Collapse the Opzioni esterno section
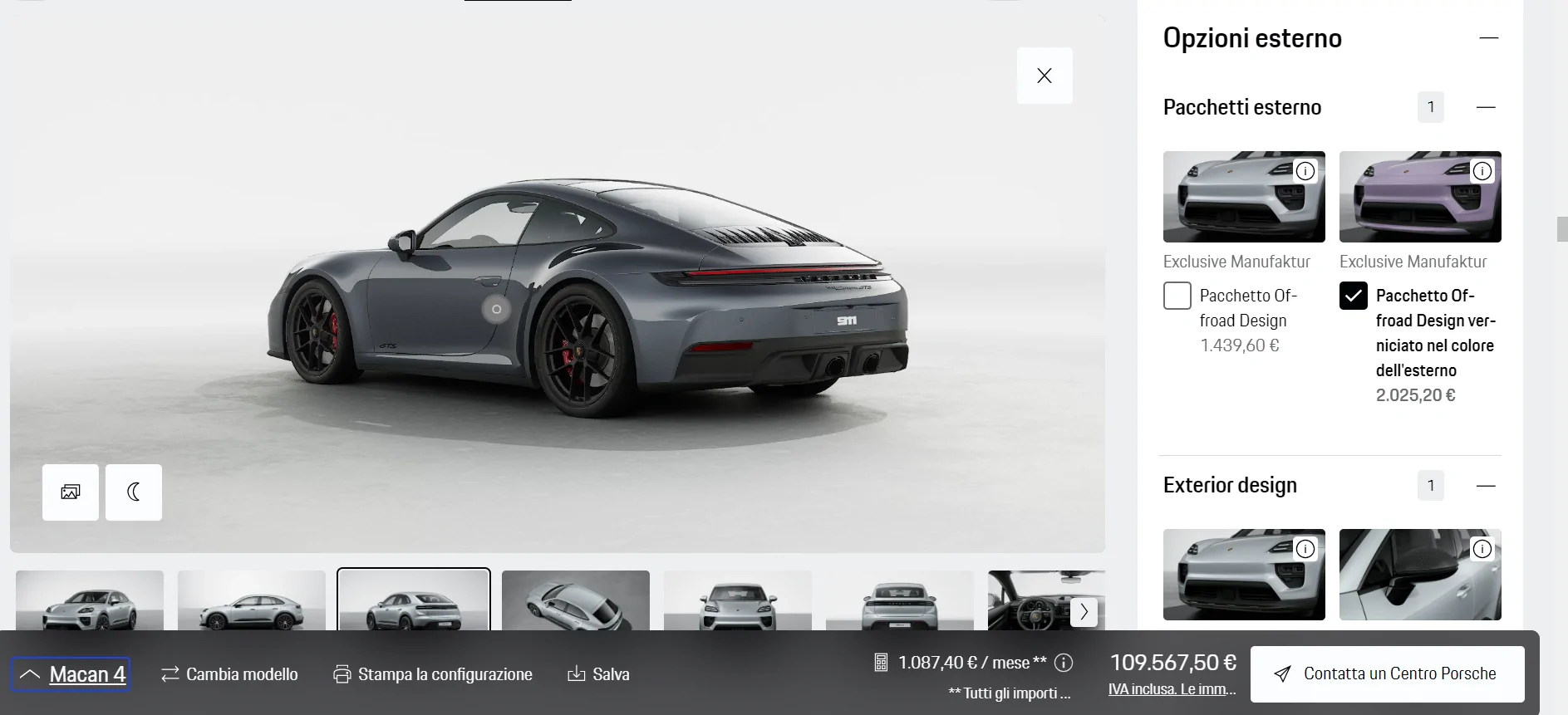 tap(1489, 37)
